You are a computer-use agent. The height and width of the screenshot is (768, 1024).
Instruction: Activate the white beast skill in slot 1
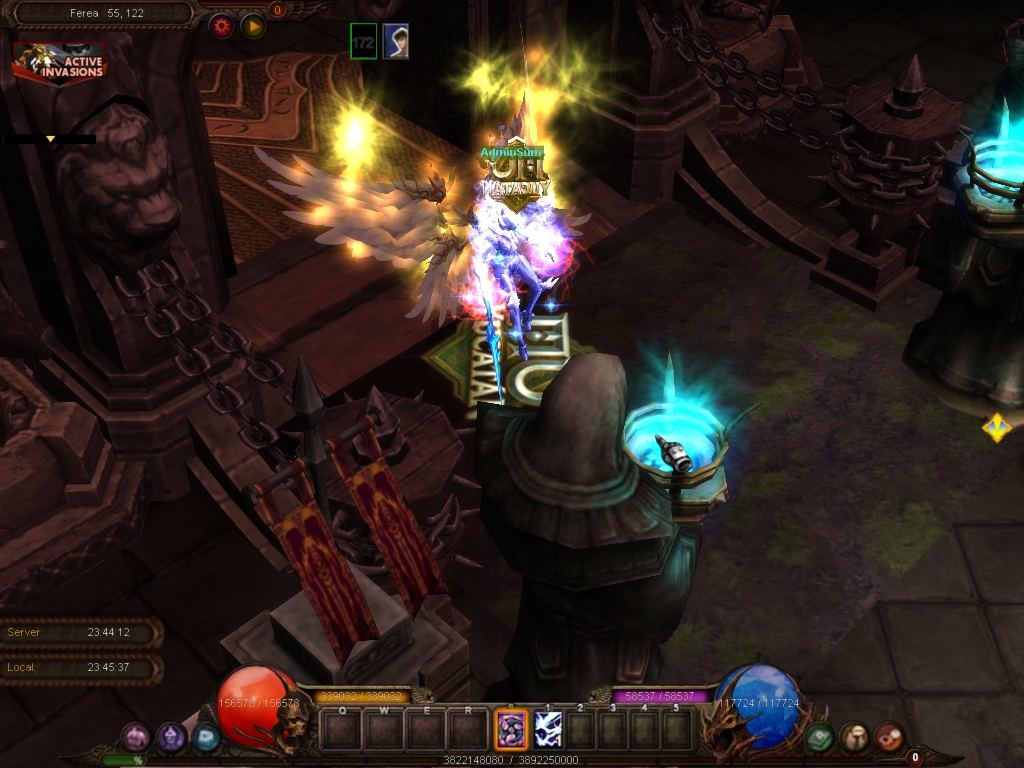pos(548,729)
